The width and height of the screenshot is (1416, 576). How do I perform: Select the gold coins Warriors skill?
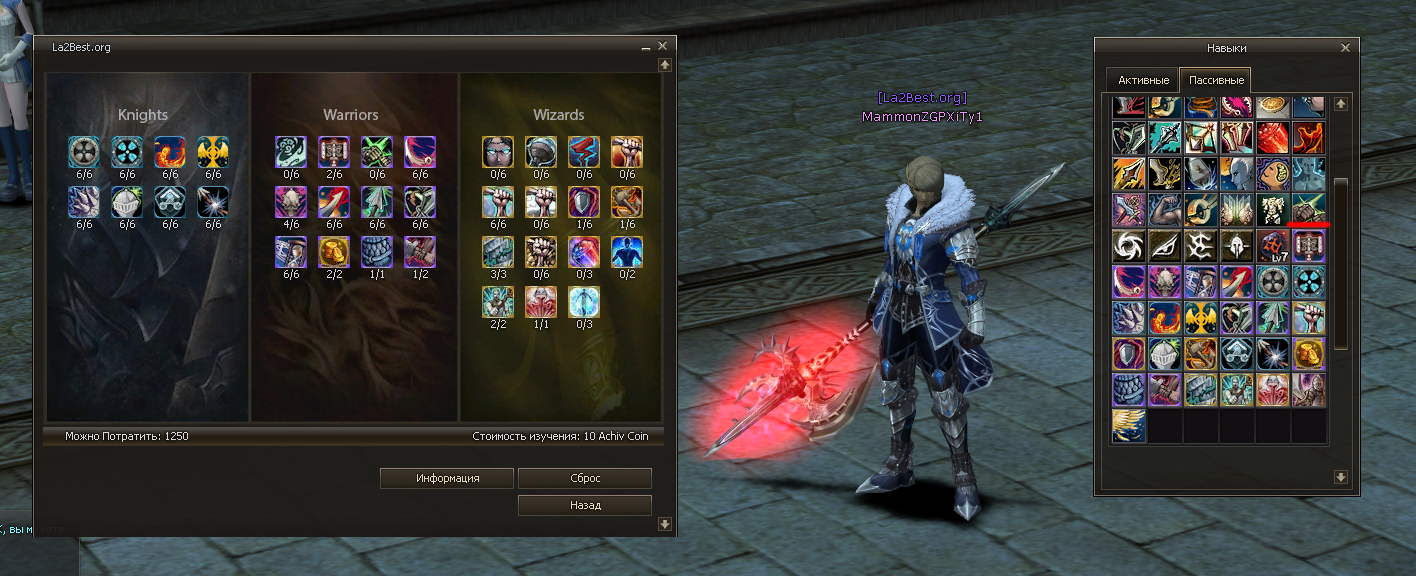334,252
